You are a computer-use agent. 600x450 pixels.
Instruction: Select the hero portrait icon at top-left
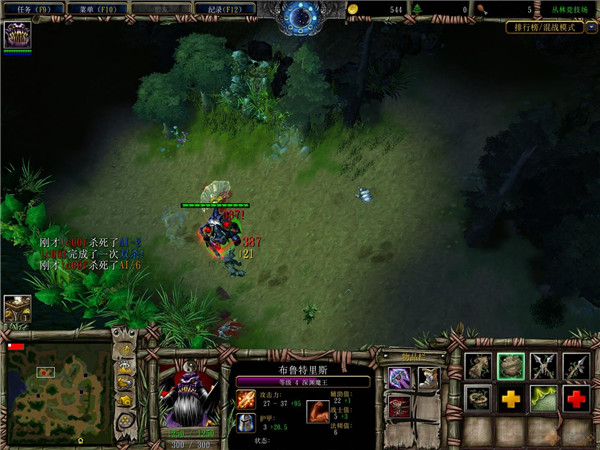click(x=17, y=35)
